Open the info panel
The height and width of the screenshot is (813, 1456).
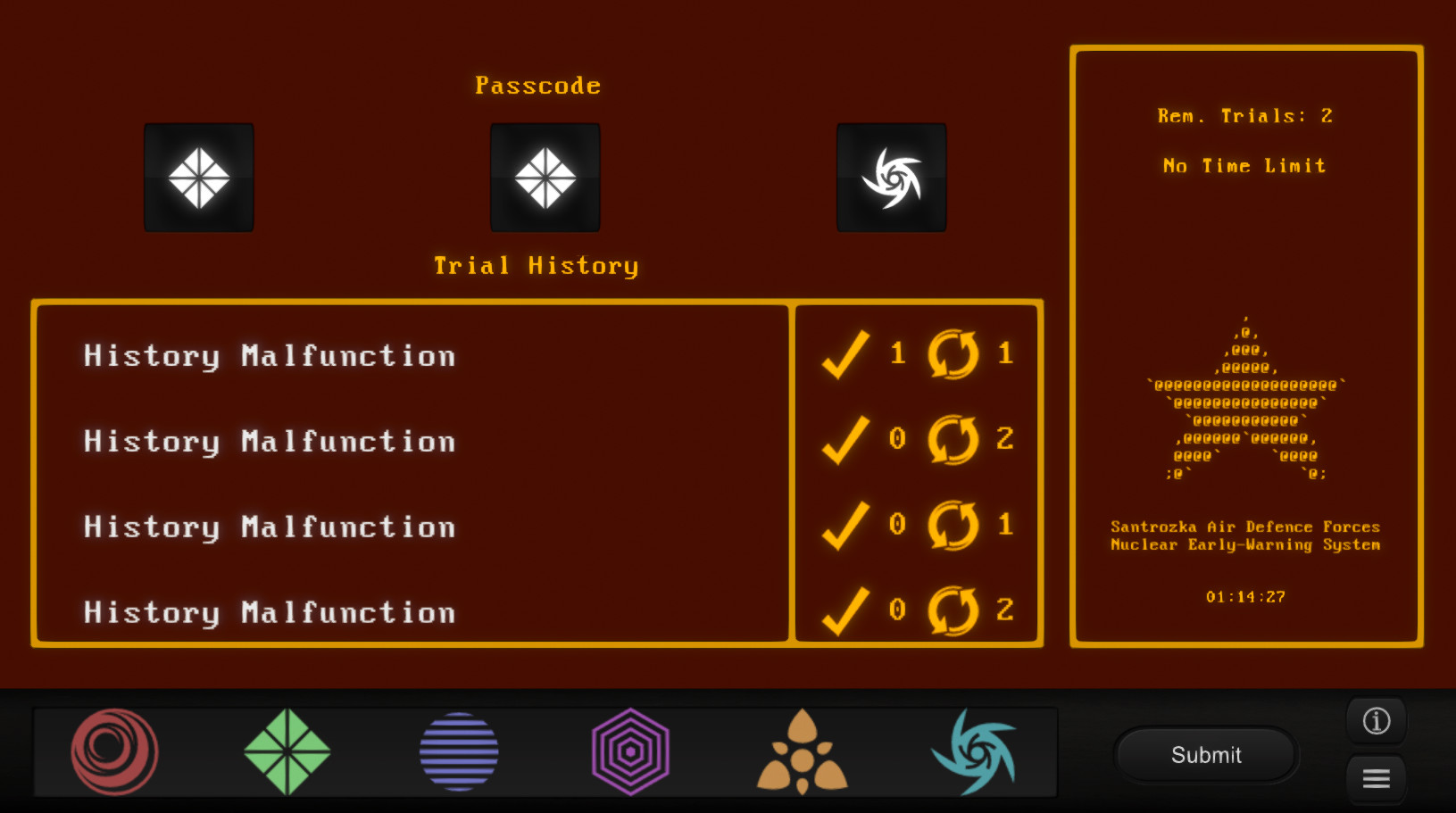click(1376, 720)
